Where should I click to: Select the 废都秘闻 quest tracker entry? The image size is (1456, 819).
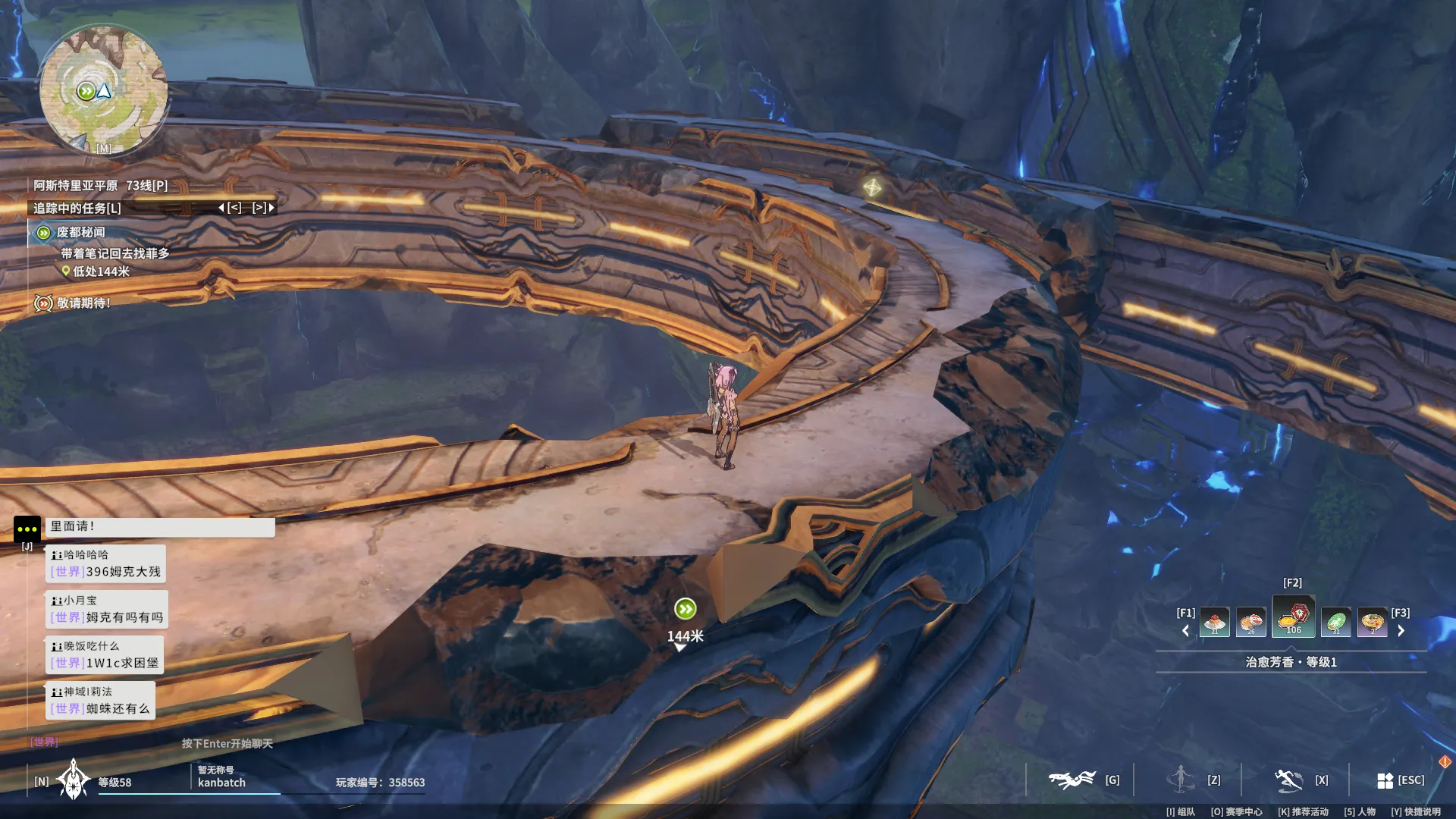point(80,233)
